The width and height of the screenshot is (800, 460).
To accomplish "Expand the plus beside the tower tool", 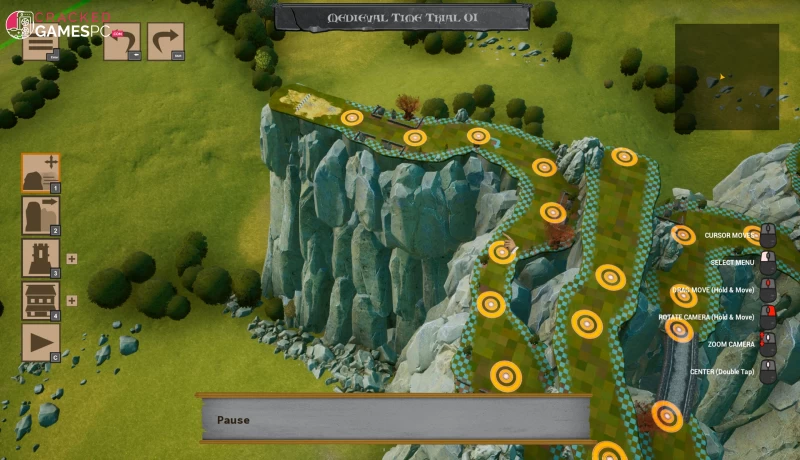I will (72, 258).
